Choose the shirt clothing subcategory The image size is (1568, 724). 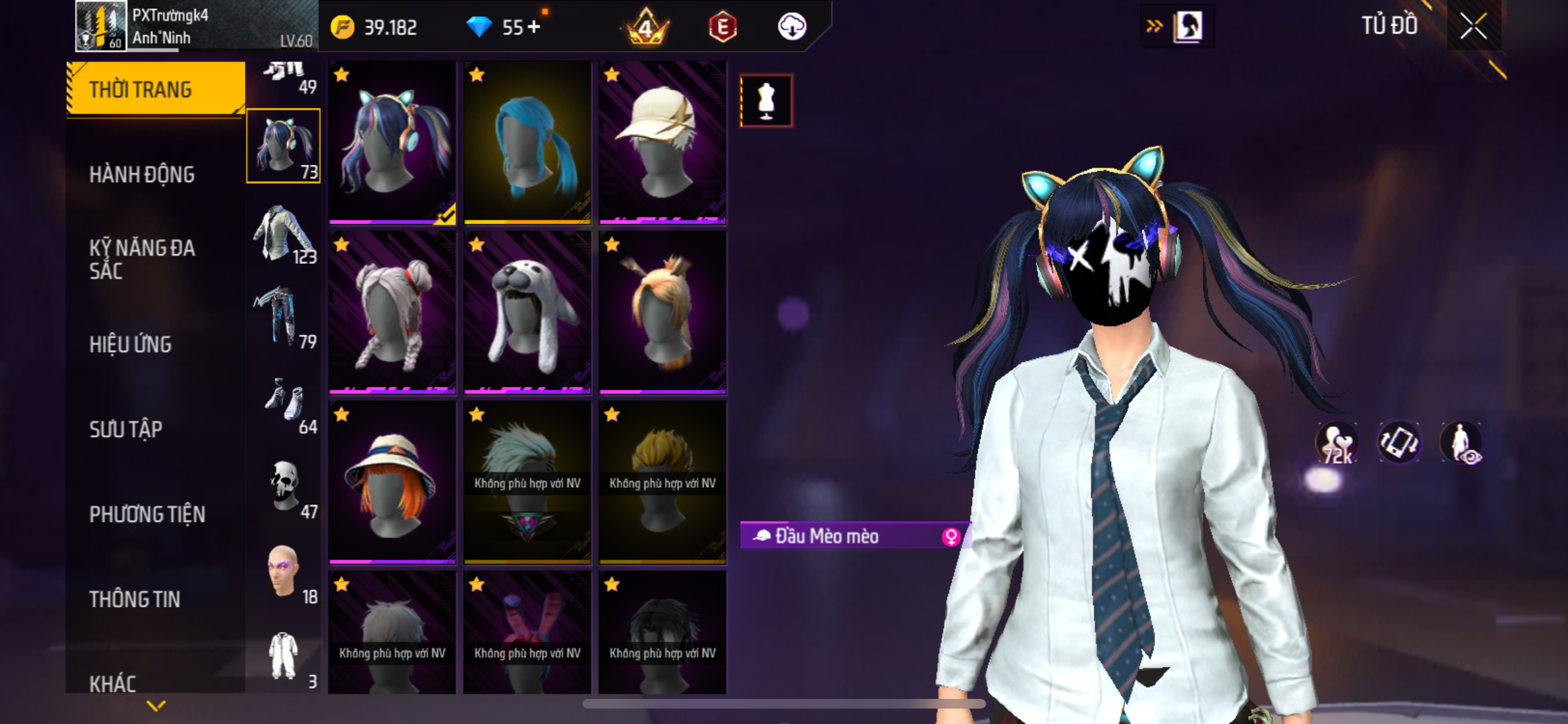[283, 233]
